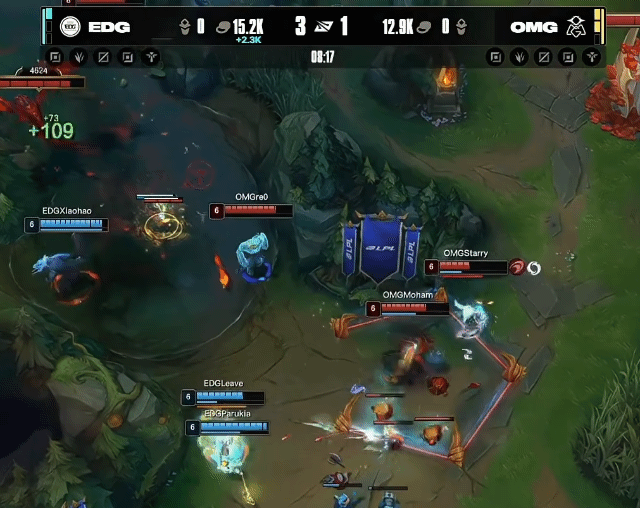640x508 pixels.
Task: Click the claw-mark icon under OMG
Action: point(518,57)
